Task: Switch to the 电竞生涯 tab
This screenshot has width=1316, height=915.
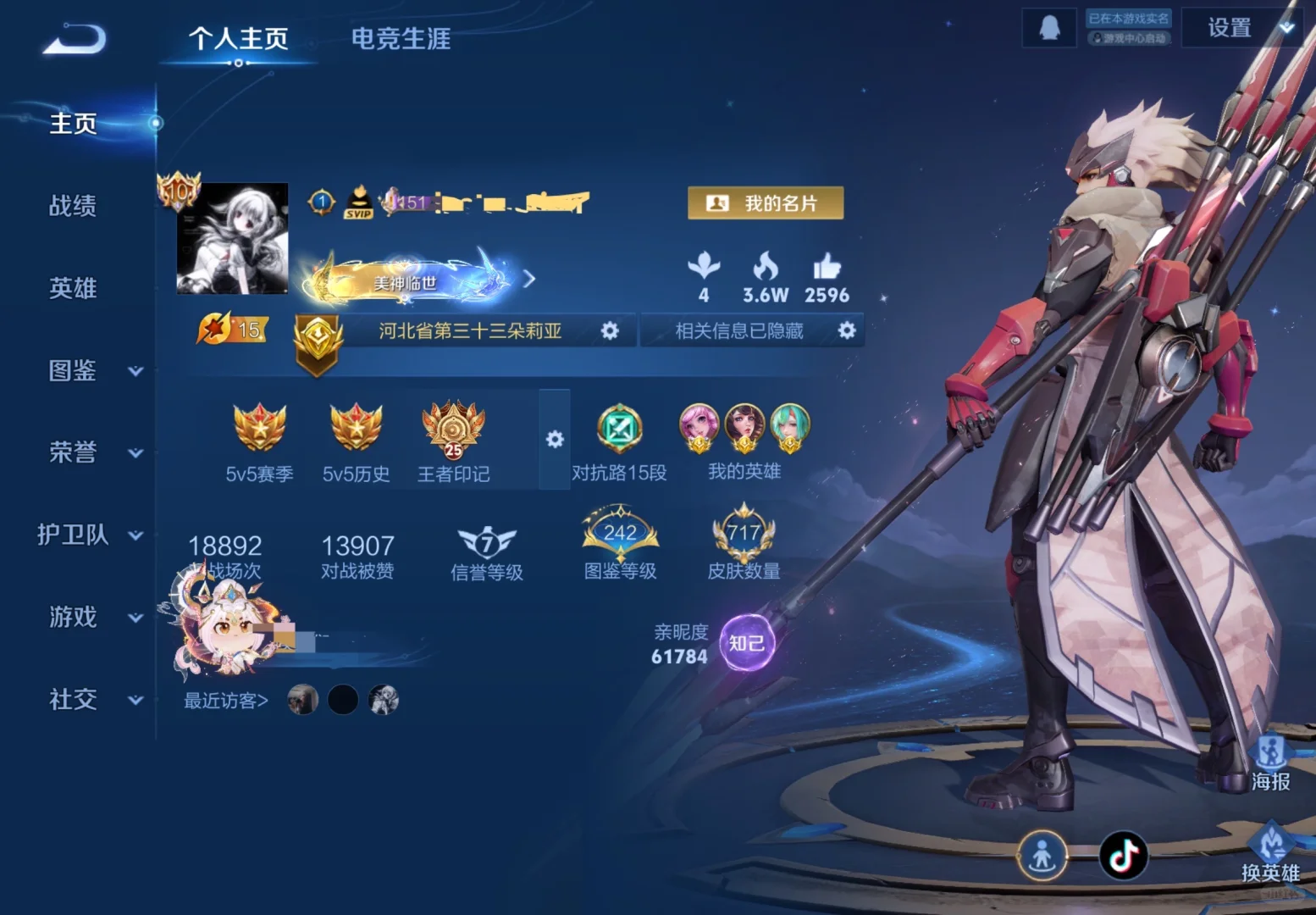Action: click(401, 39)
